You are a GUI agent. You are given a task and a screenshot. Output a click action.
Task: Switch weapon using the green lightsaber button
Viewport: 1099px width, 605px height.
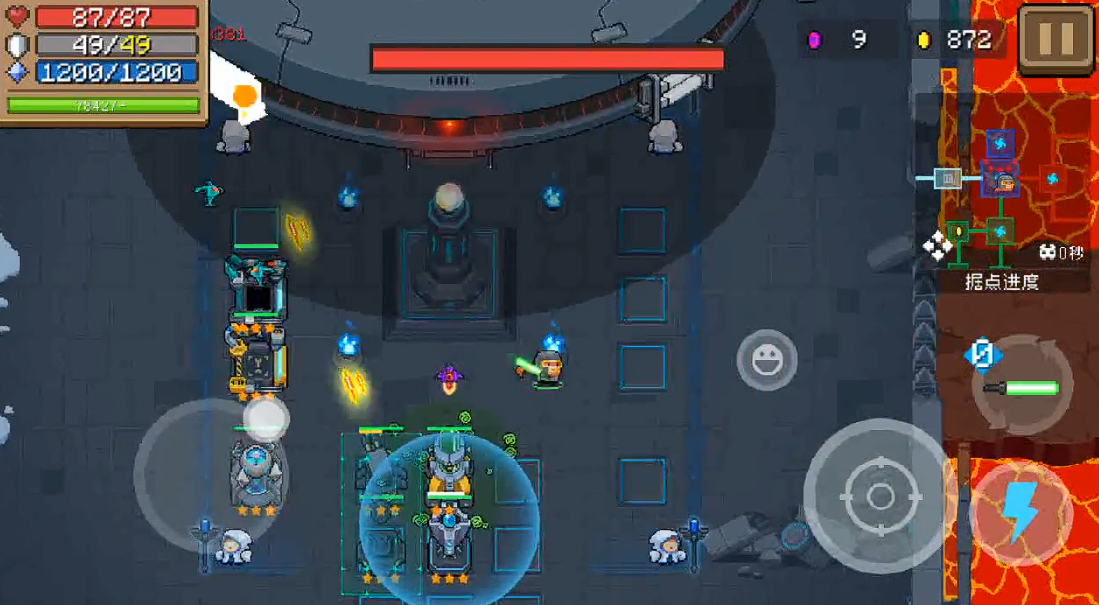pyautogui.click(x=1022, y=386)
